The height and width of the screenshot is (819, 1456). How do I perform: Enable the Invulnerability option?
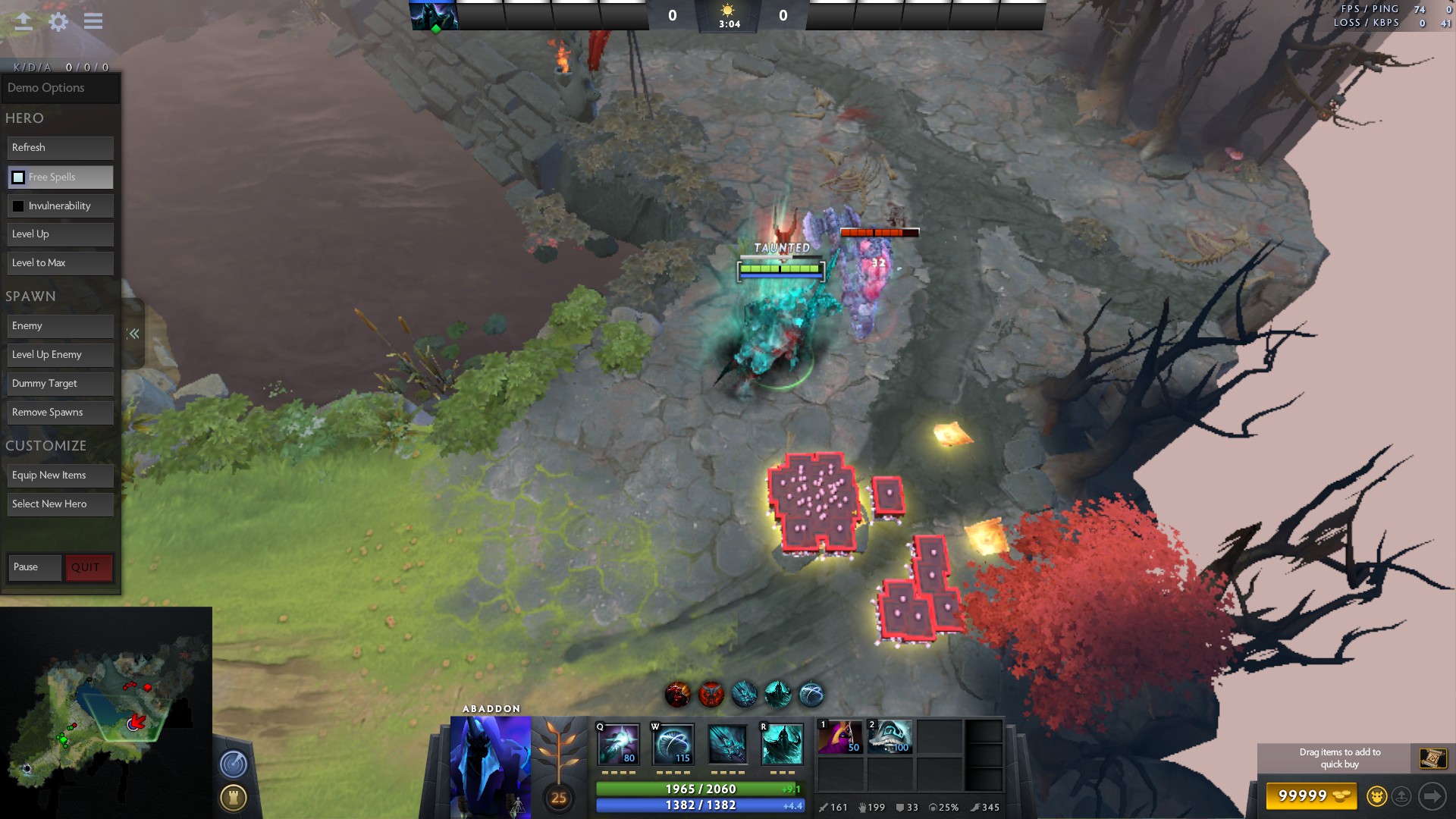click(x=18, y=206)
